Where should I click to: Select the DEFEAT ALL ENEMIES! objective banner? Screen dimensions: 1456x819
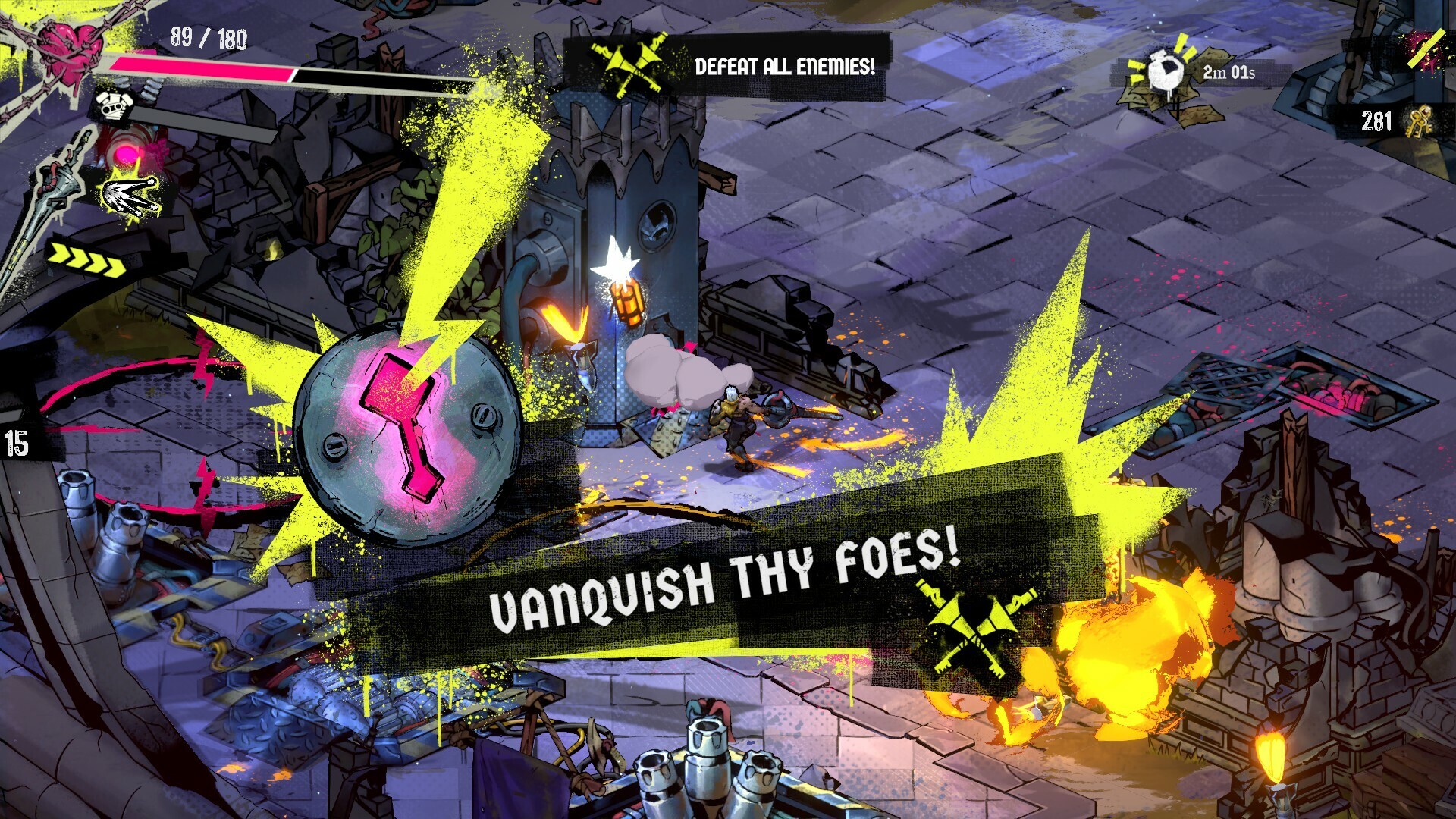[785, 66]
